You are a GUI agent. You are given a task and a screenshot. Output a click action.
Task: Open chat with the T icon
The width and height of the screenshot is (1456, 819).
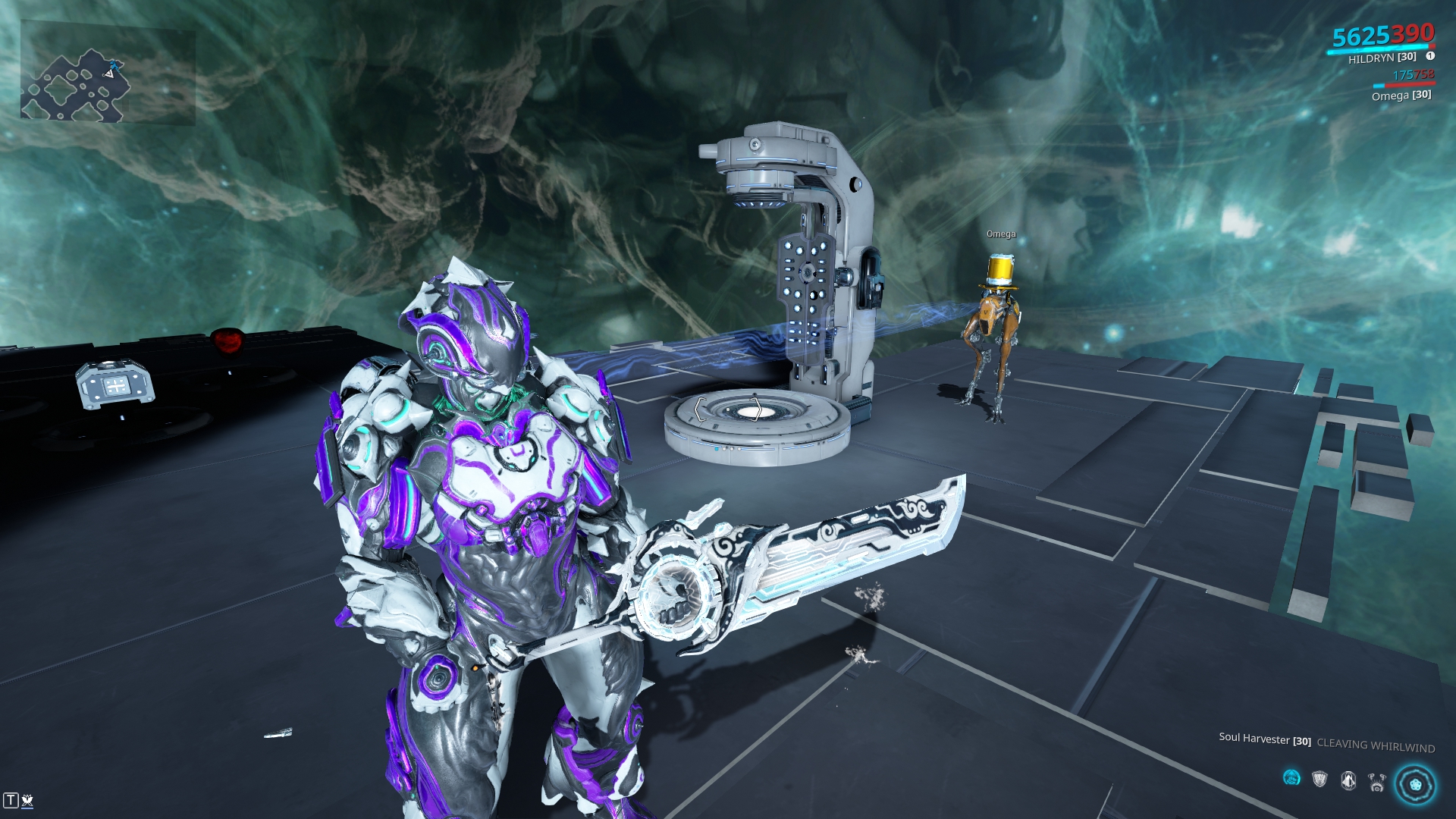pyautogui.click(x=11, y=800)
